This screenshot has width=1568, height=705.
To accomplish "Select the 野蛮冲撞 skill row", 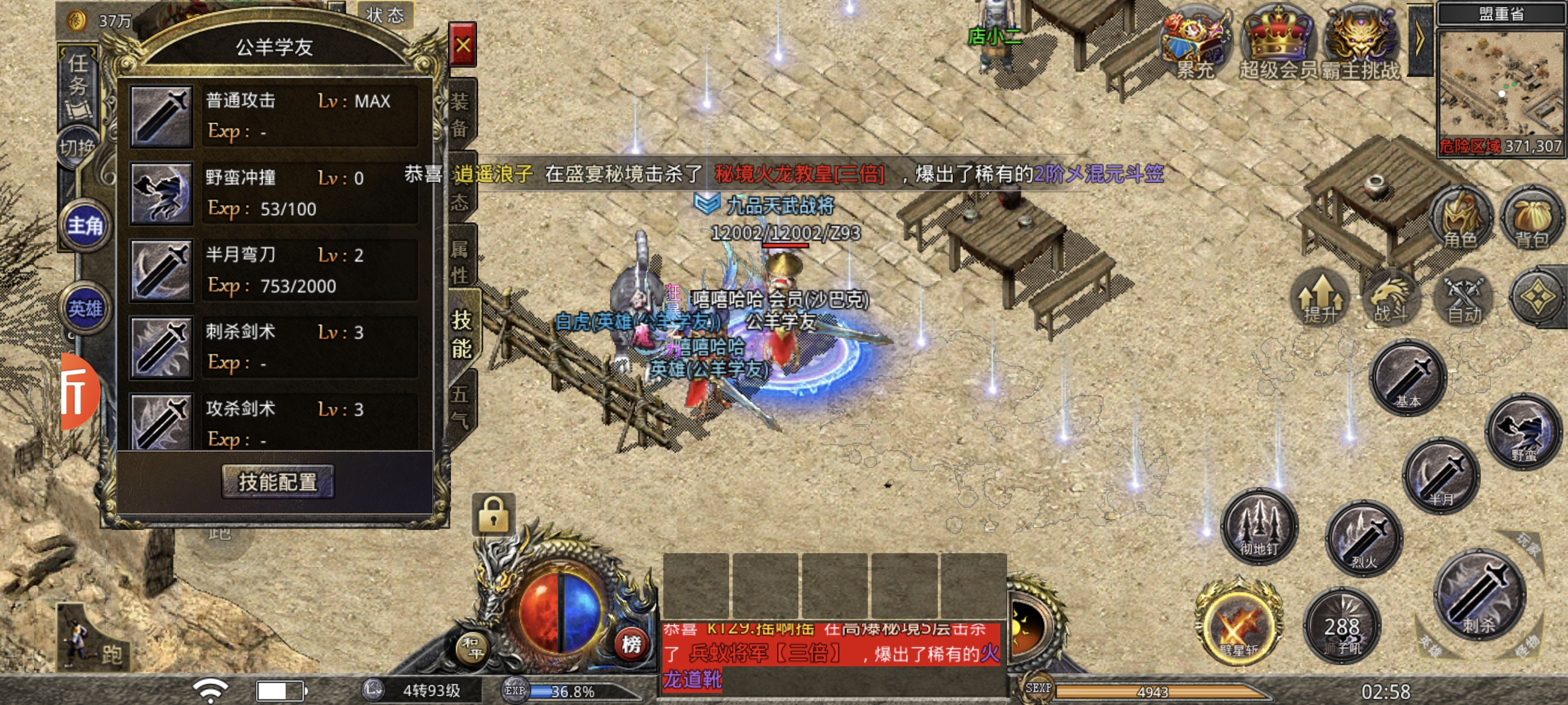I will pos(274,193).
